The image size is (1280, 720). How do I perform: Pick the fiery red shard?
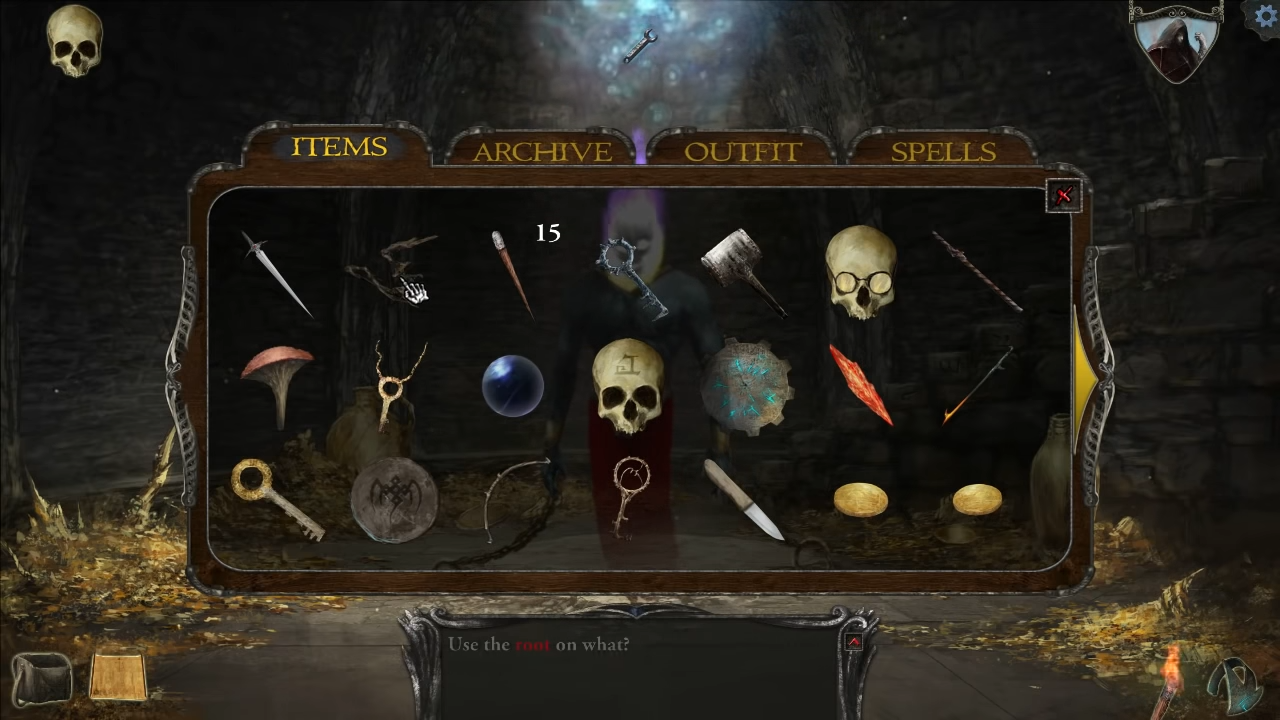pos(862,385)
